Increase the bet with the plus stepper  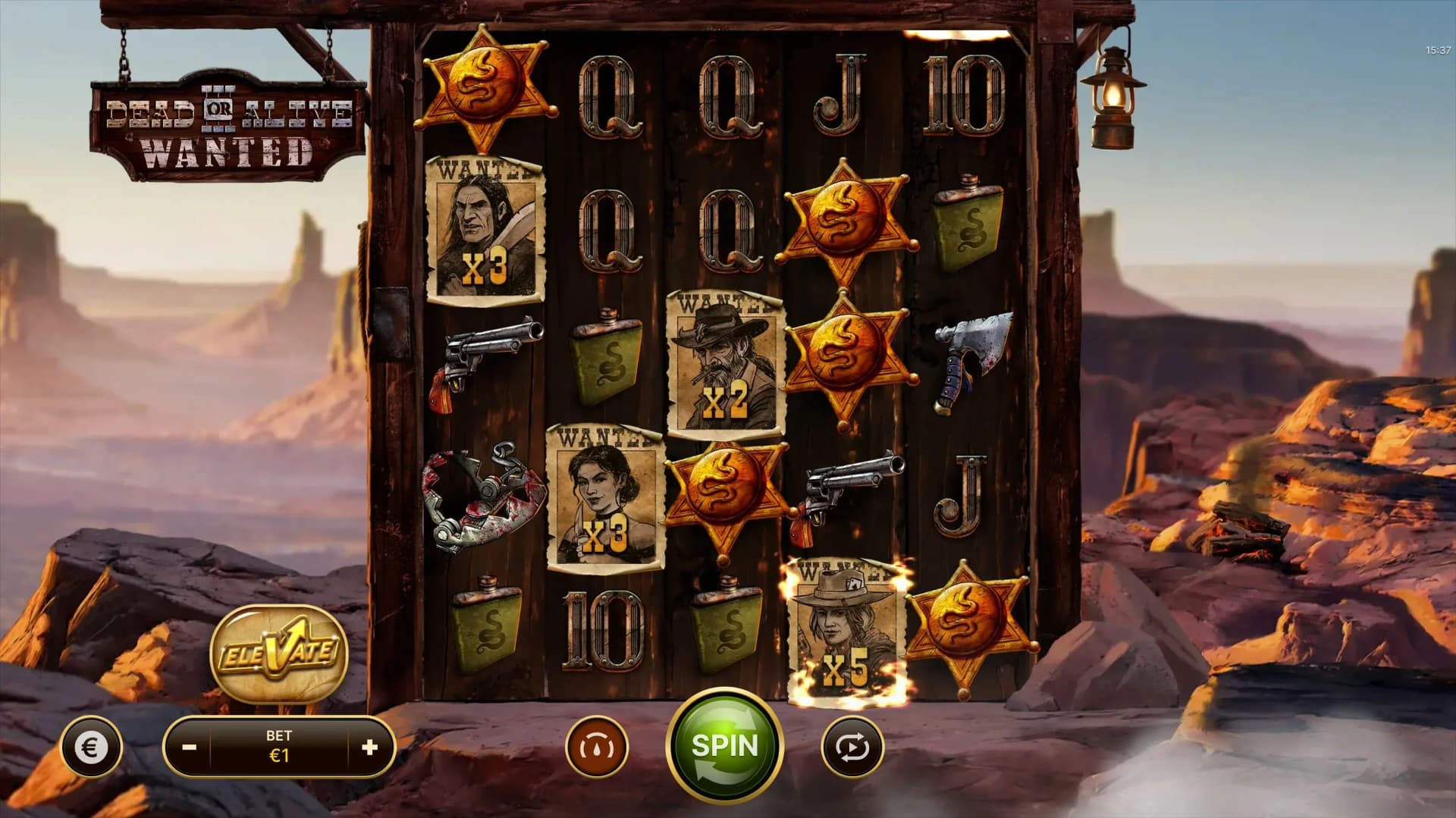(369, 747)
